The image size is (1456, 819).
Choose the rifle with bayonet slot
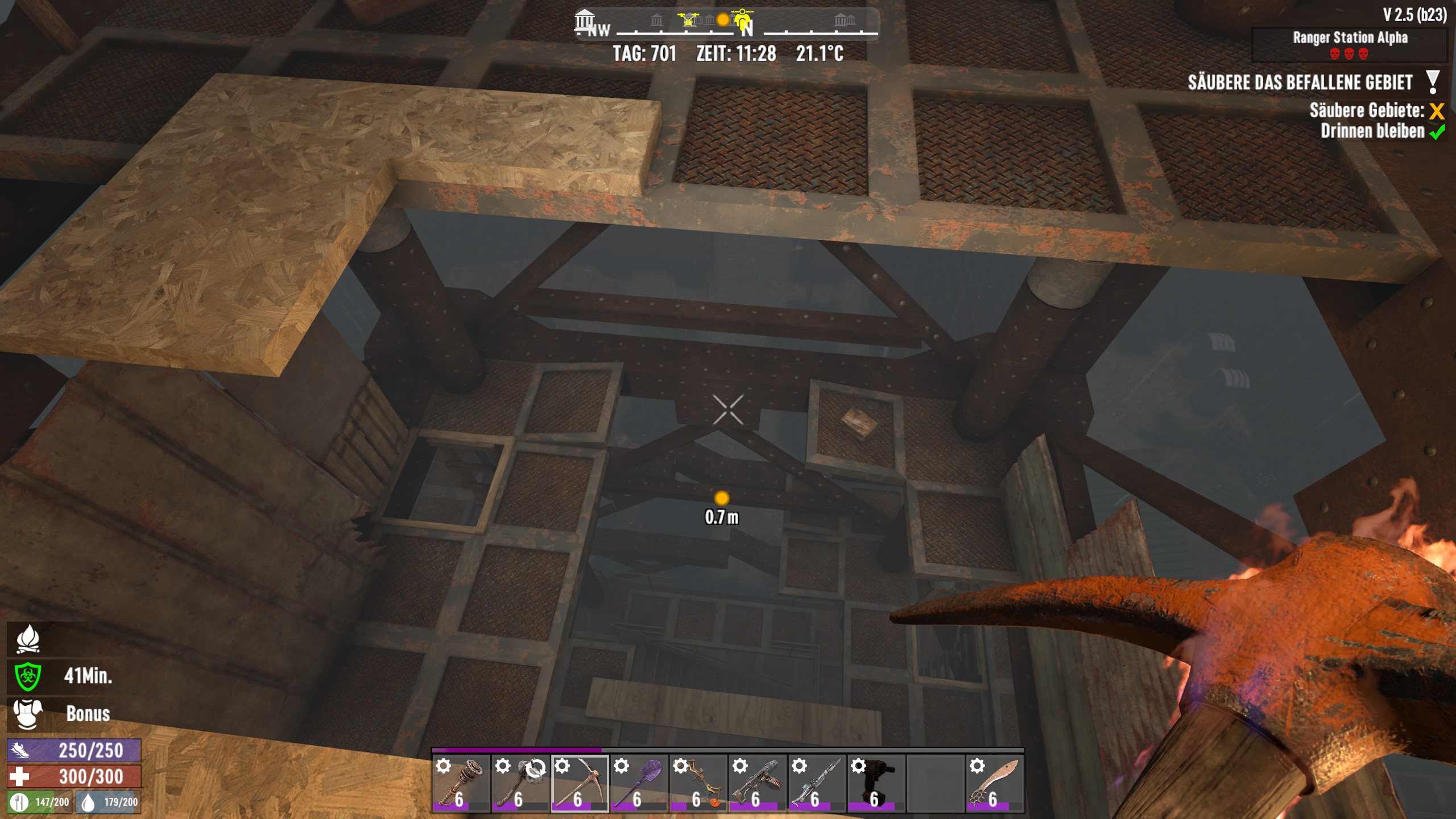click(x=816, y=783)
